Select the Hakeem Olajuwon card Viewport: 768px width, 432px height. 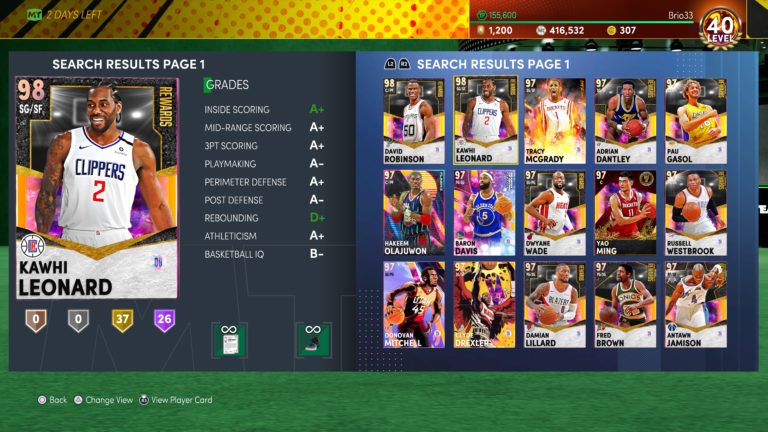(412, 212)
